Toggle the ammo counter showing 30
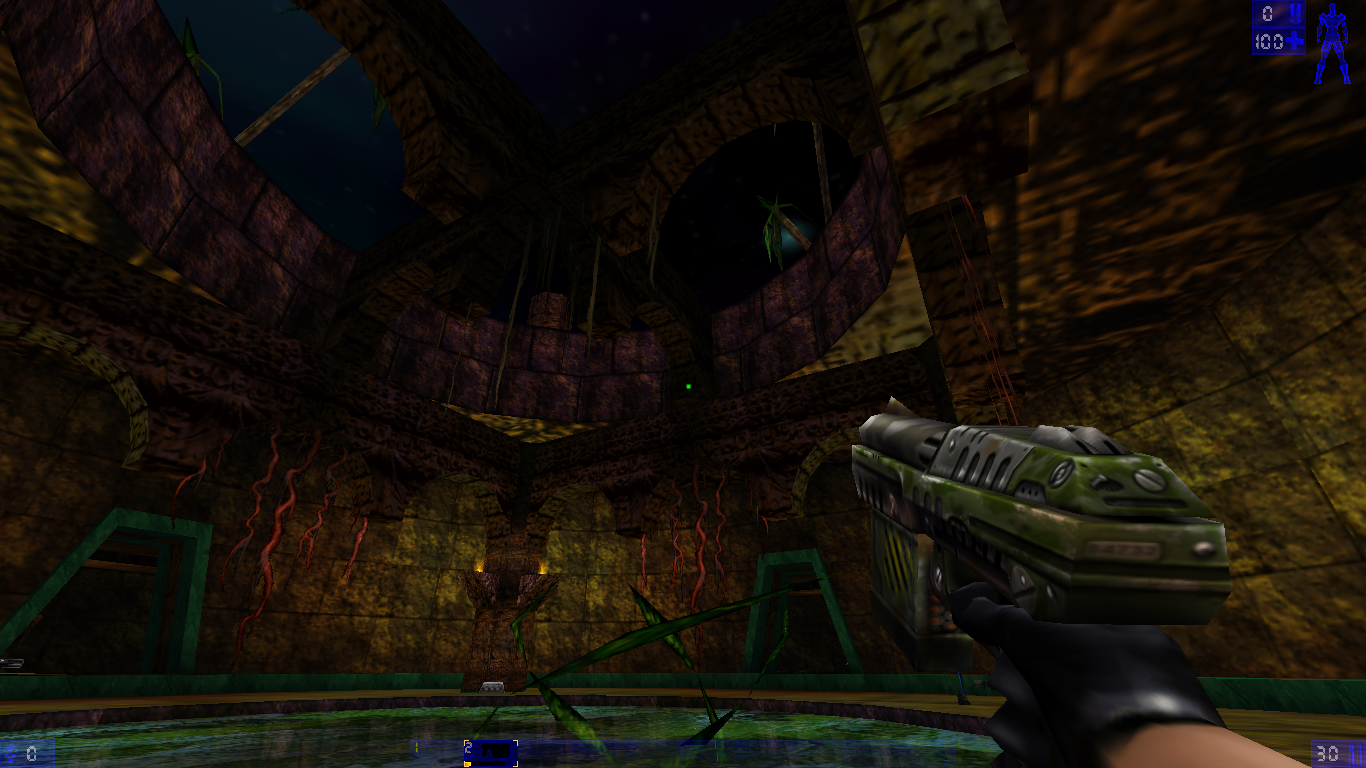The image size is (1366, 768). pos(1328,753)
